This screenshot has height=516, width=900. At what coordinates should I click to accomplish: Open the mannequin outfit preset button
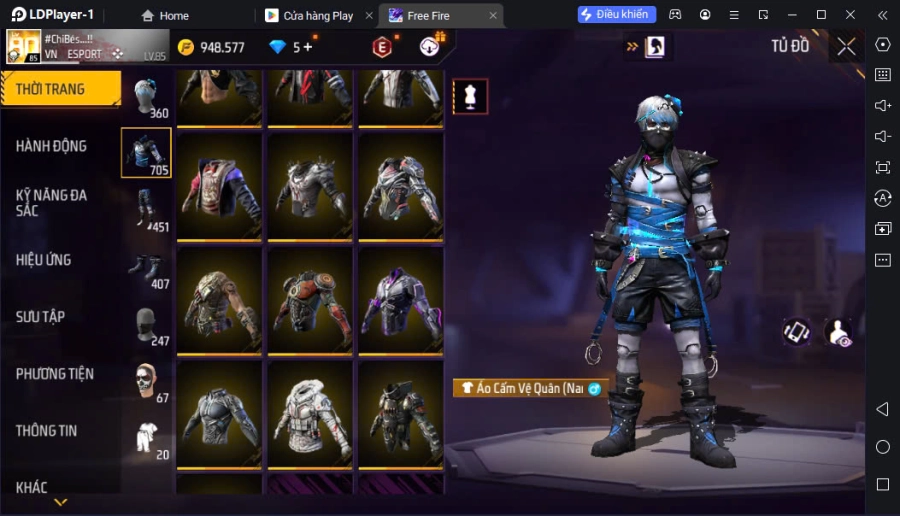point(470,96)
